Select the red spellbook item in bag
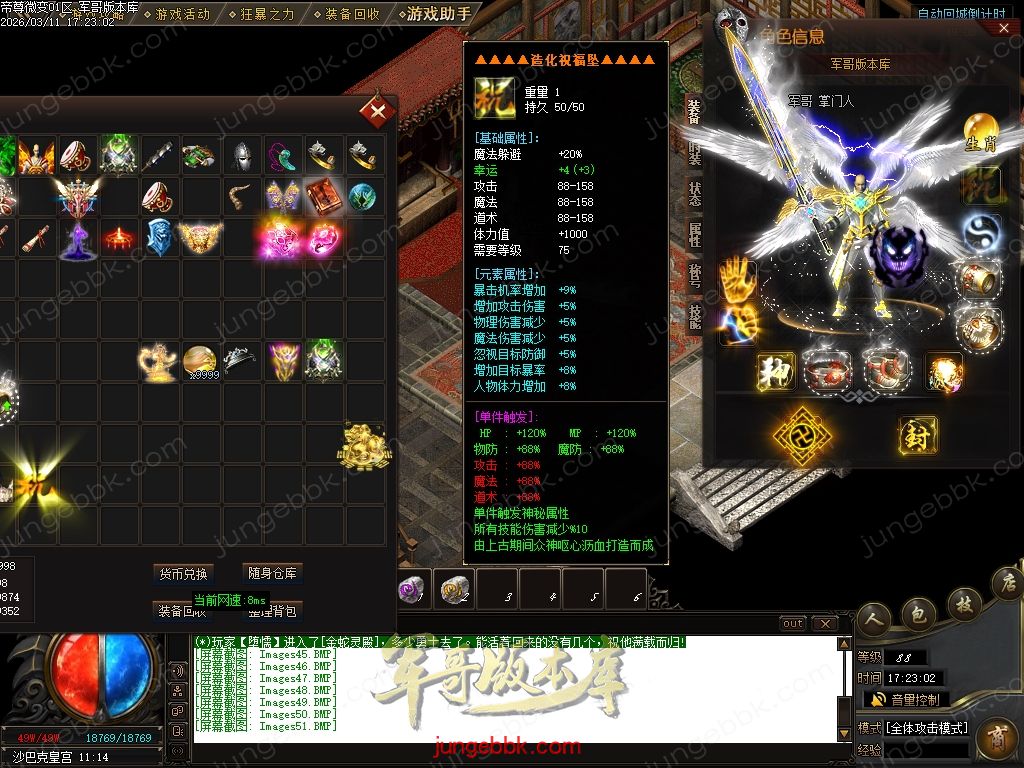Image resolution: width=1024 pixels, height=768 pixels. [322, 195]
